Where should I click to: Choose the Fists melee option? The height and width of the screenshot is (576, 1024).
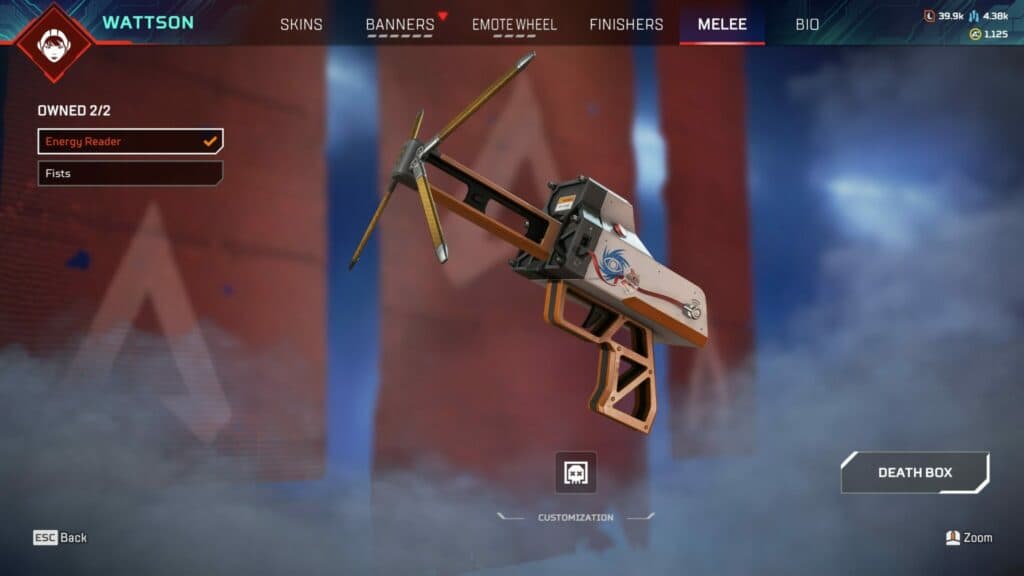click(130, 173)
